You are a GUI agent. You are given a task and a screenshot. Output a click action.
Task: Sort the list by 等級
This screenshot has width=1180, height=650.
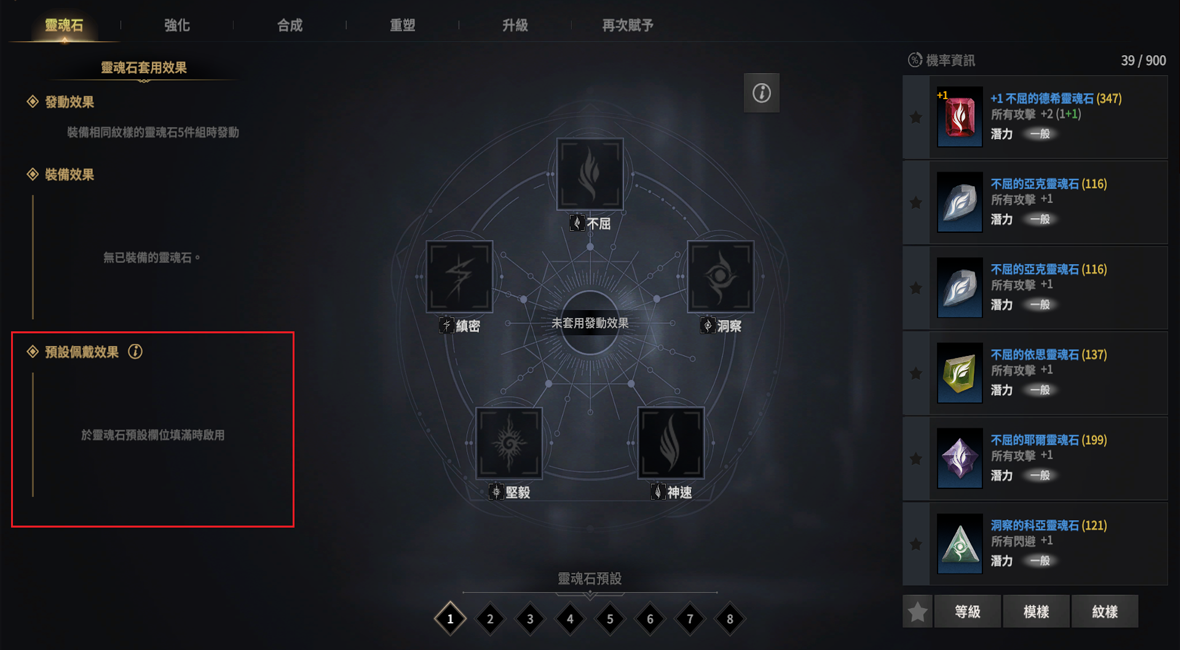pos(967,612)
